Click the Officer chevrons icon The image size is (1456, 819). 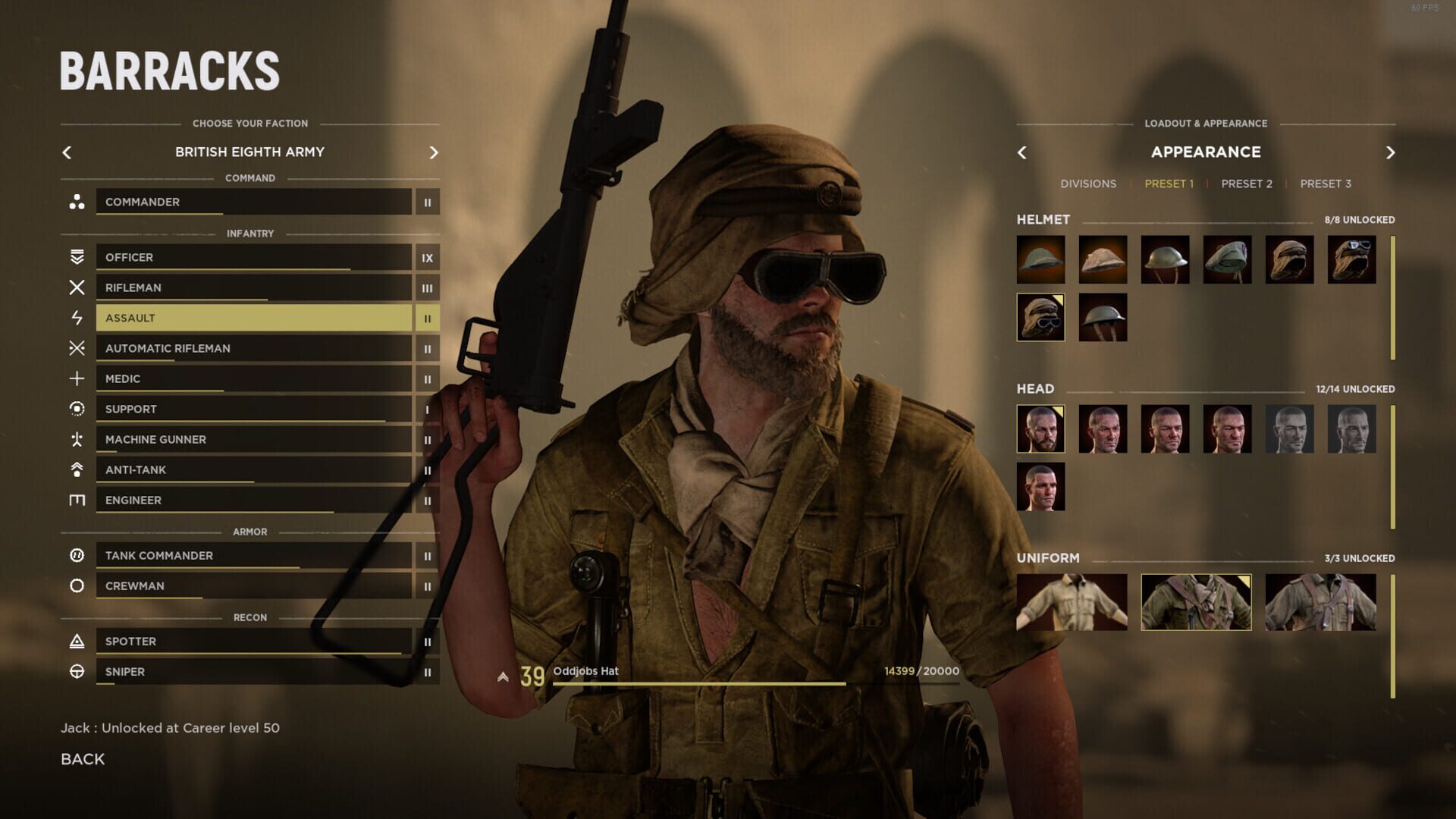click(x=77, y=257)
